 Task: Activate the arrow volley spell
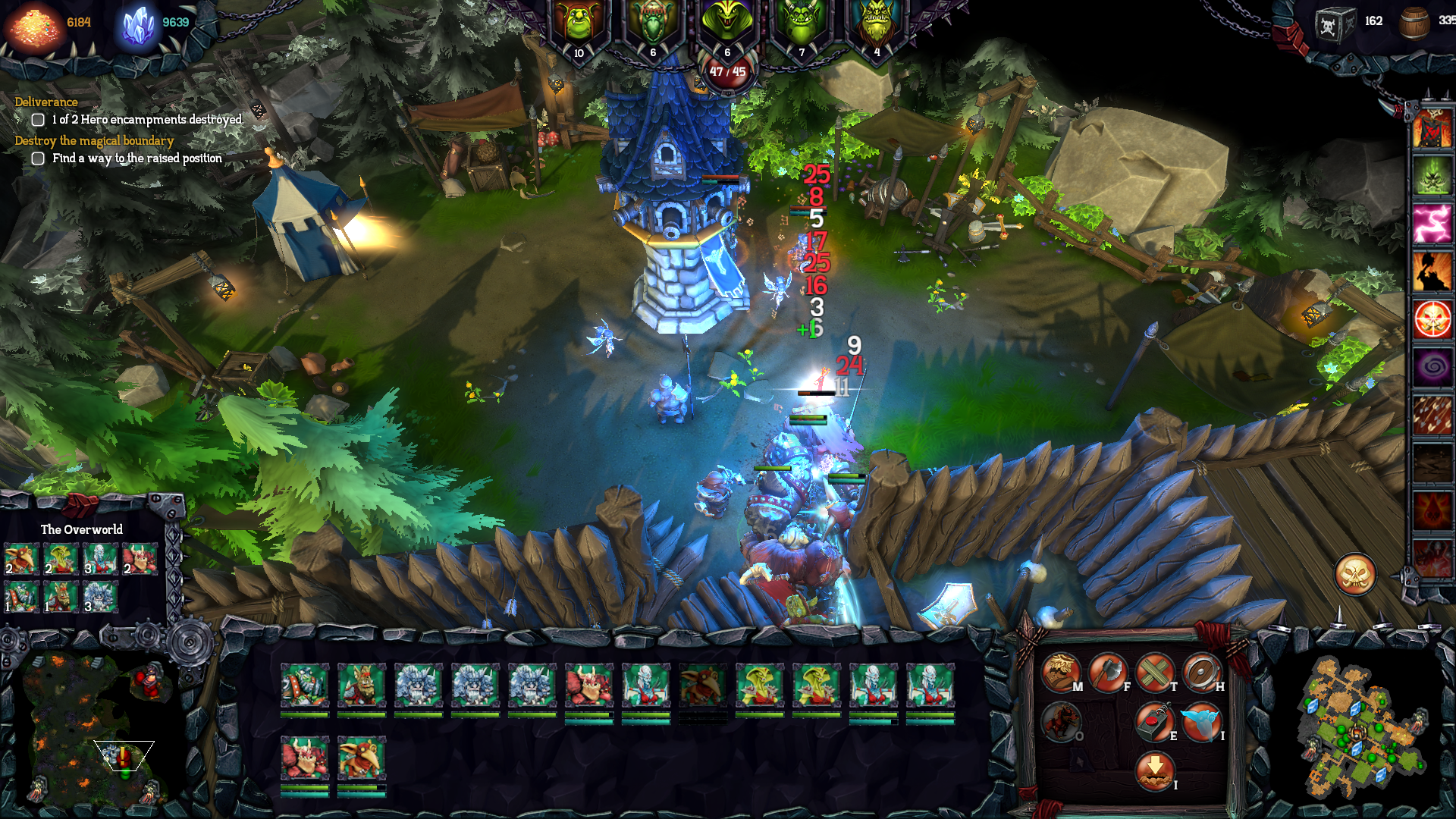(x=1432, y=415)
